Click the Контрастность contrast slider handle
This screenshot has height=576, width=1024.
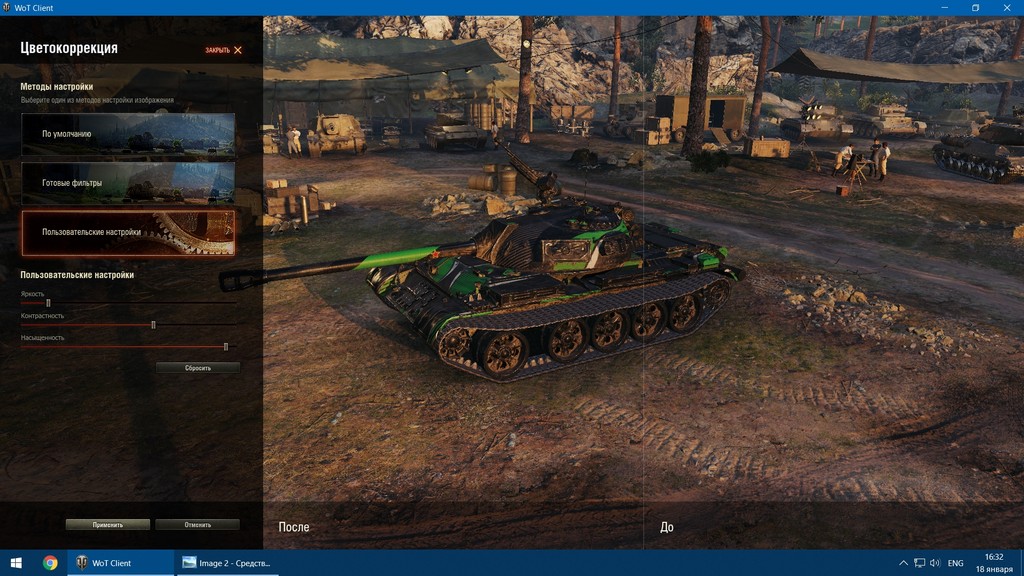tap(153, 325)
